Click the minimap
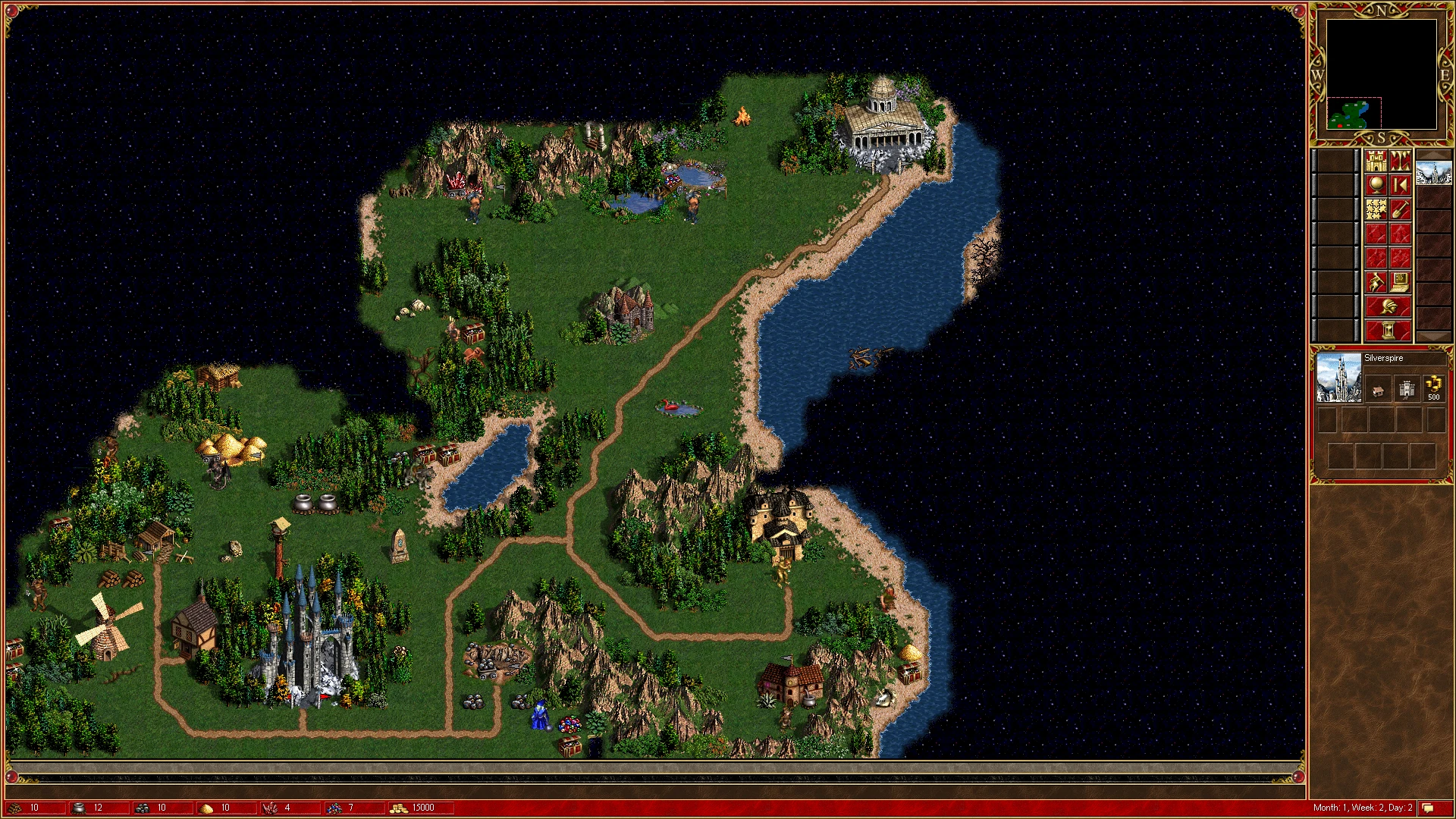This screenshot has height=819, width=1456. point(1381,74)
